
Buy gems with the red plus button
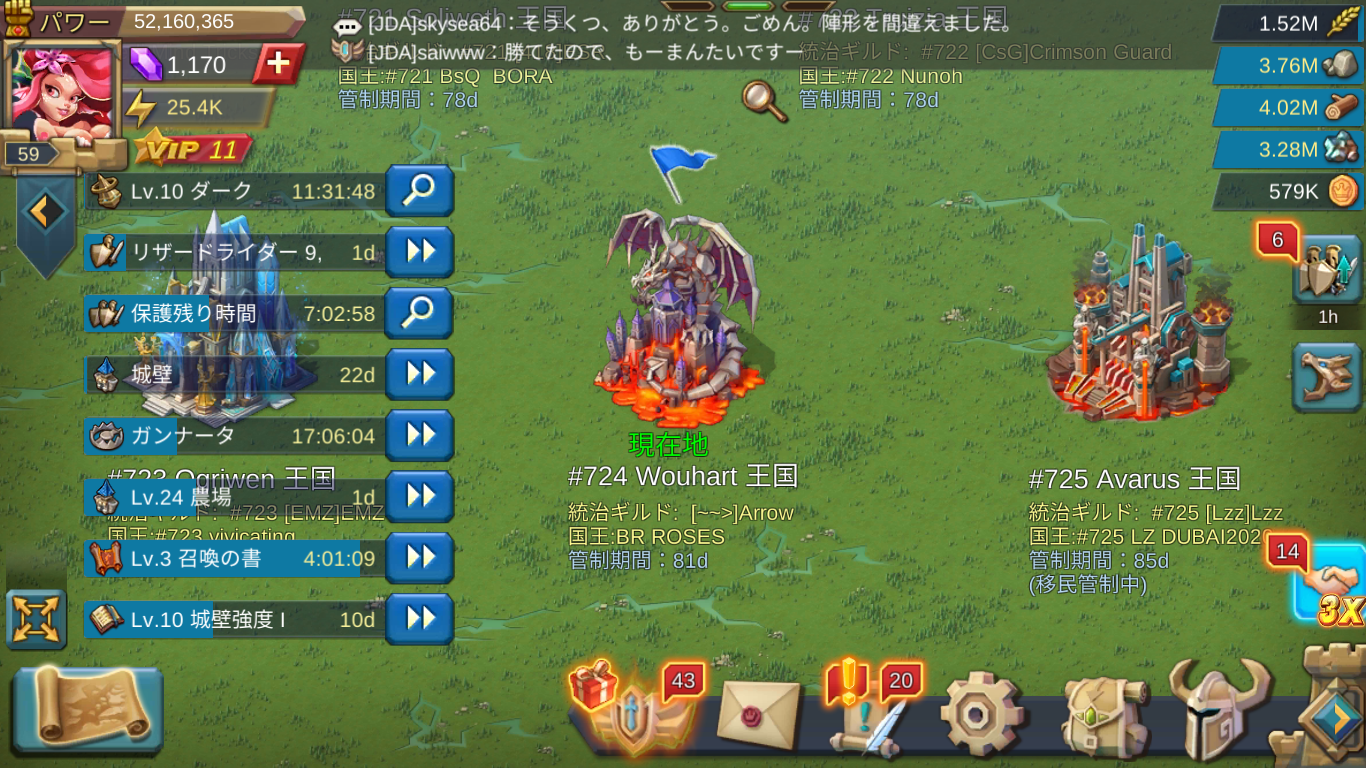(278, 65)
